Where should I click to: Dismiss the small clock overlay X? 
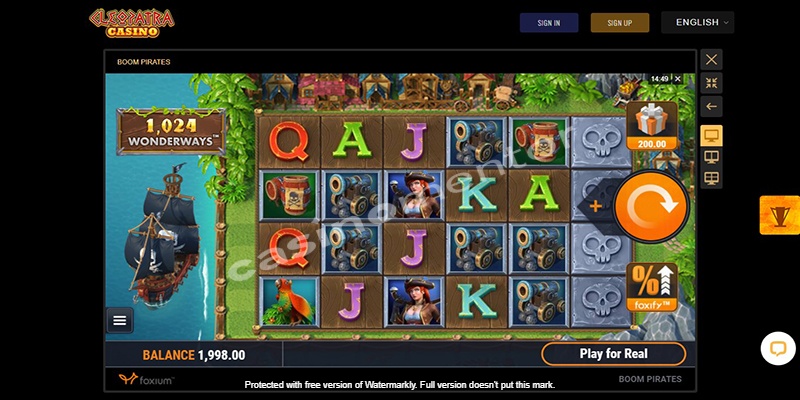[x=677, y=78]
